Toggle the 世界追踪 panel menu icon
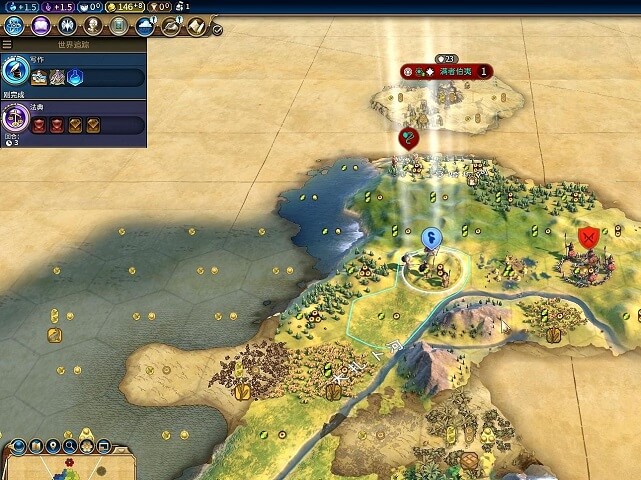641x480 pixels. click(7, 45)
